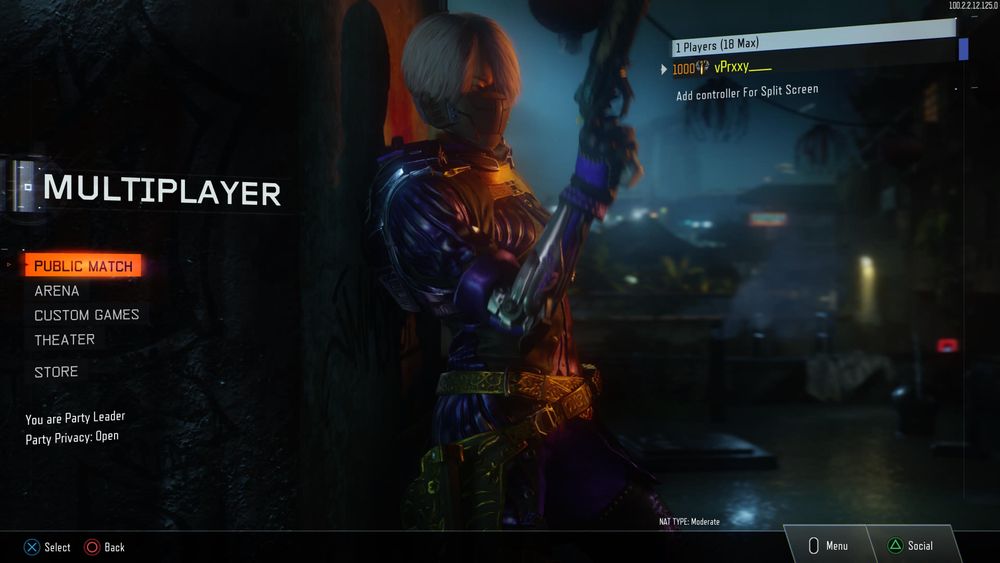Enter the Theater
1000x563 pixels.
(65, 340)
